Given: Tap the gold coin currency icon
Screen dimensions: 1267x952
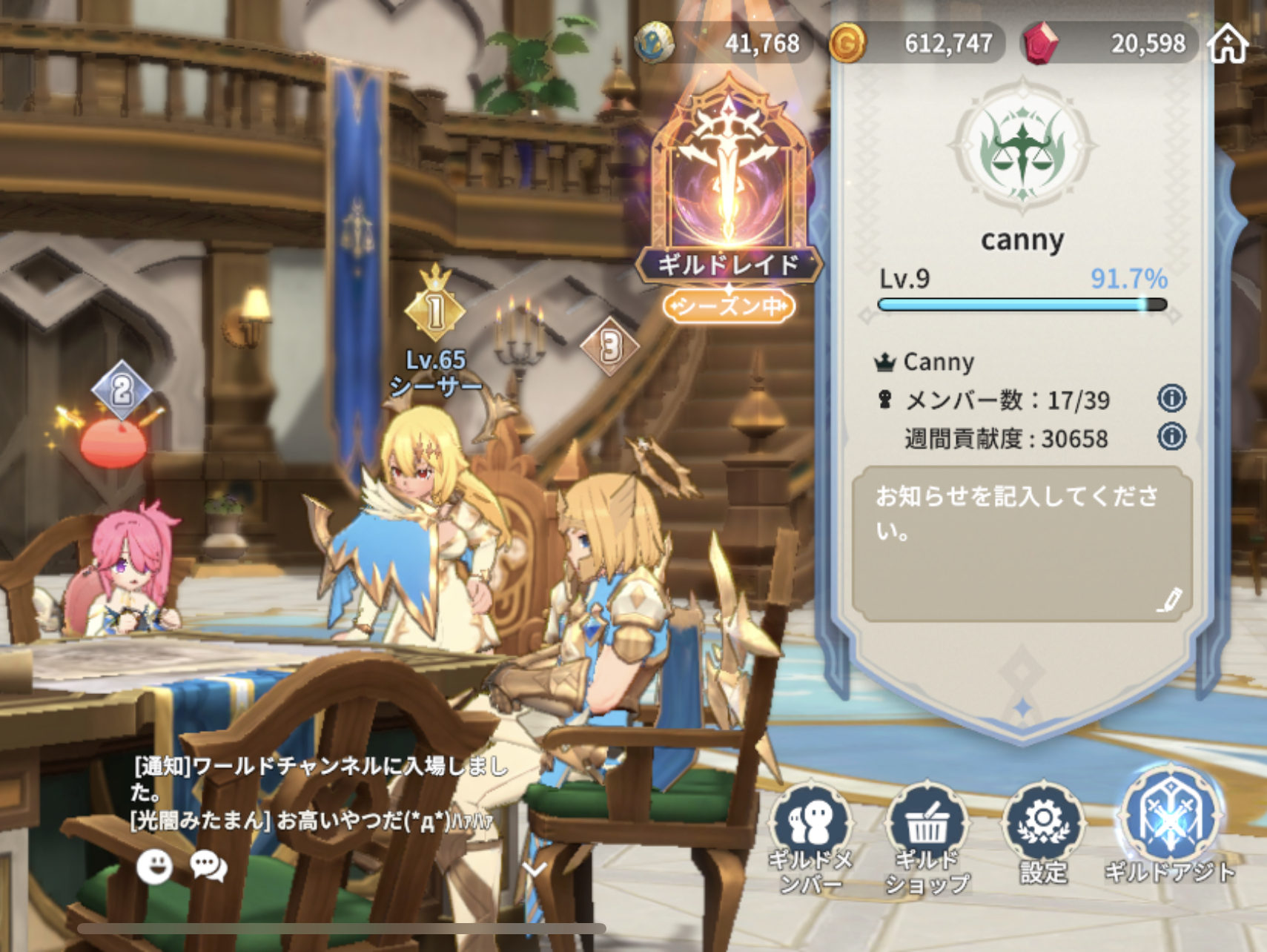Looking at the screenshot, I should (x=847, y=44).
